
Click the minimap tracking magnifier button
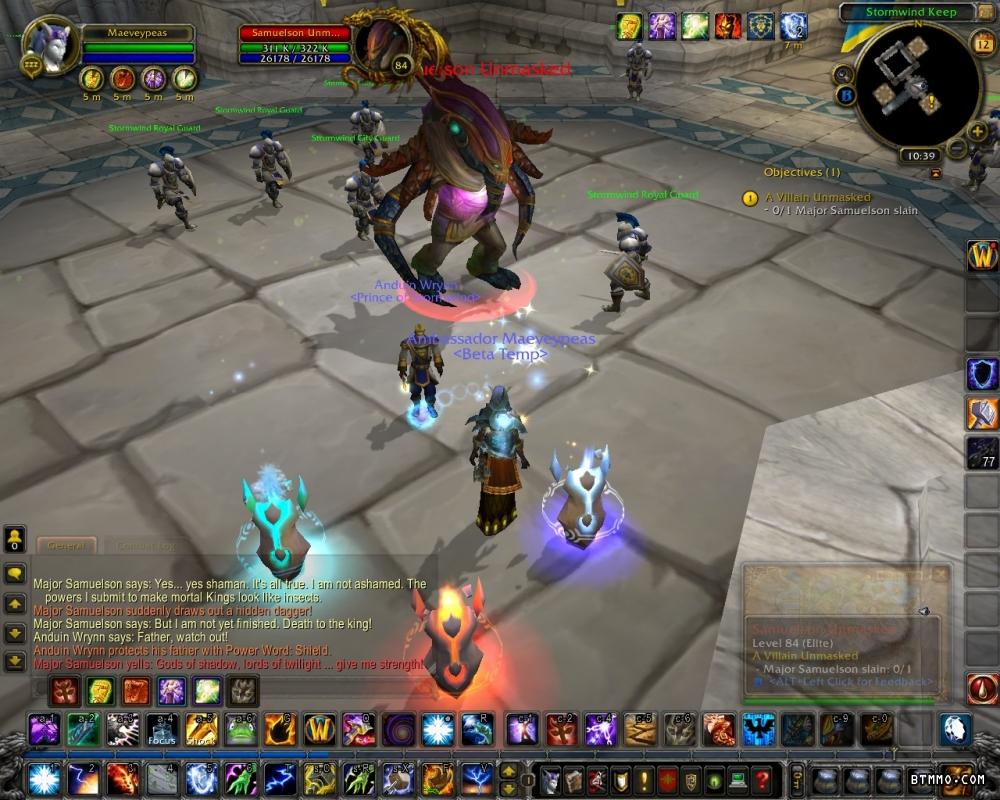pos(844,74)
